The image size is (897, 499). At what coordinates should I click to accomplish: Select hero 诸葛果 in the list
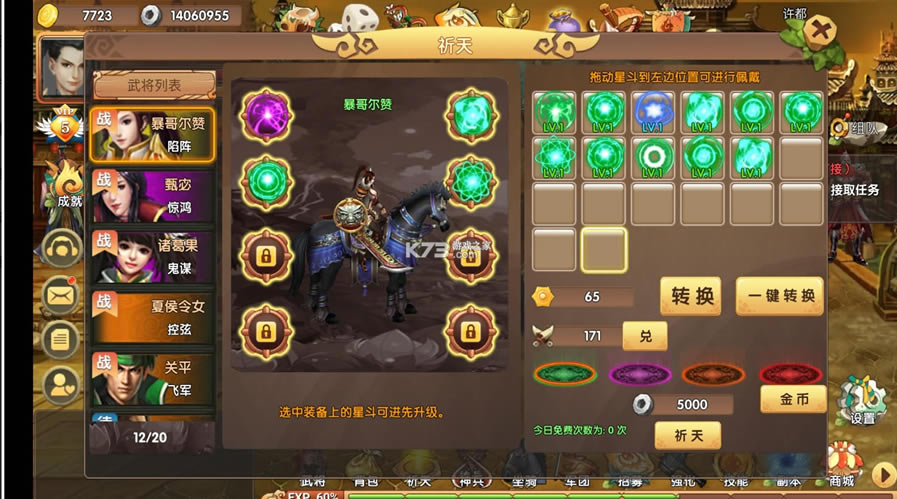[x=153, y=256]
